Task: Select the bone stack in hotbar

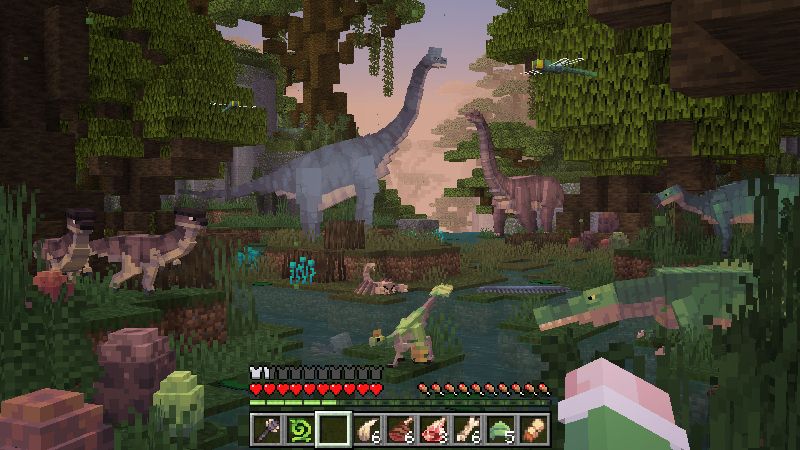Action: [x=467, y=428]
